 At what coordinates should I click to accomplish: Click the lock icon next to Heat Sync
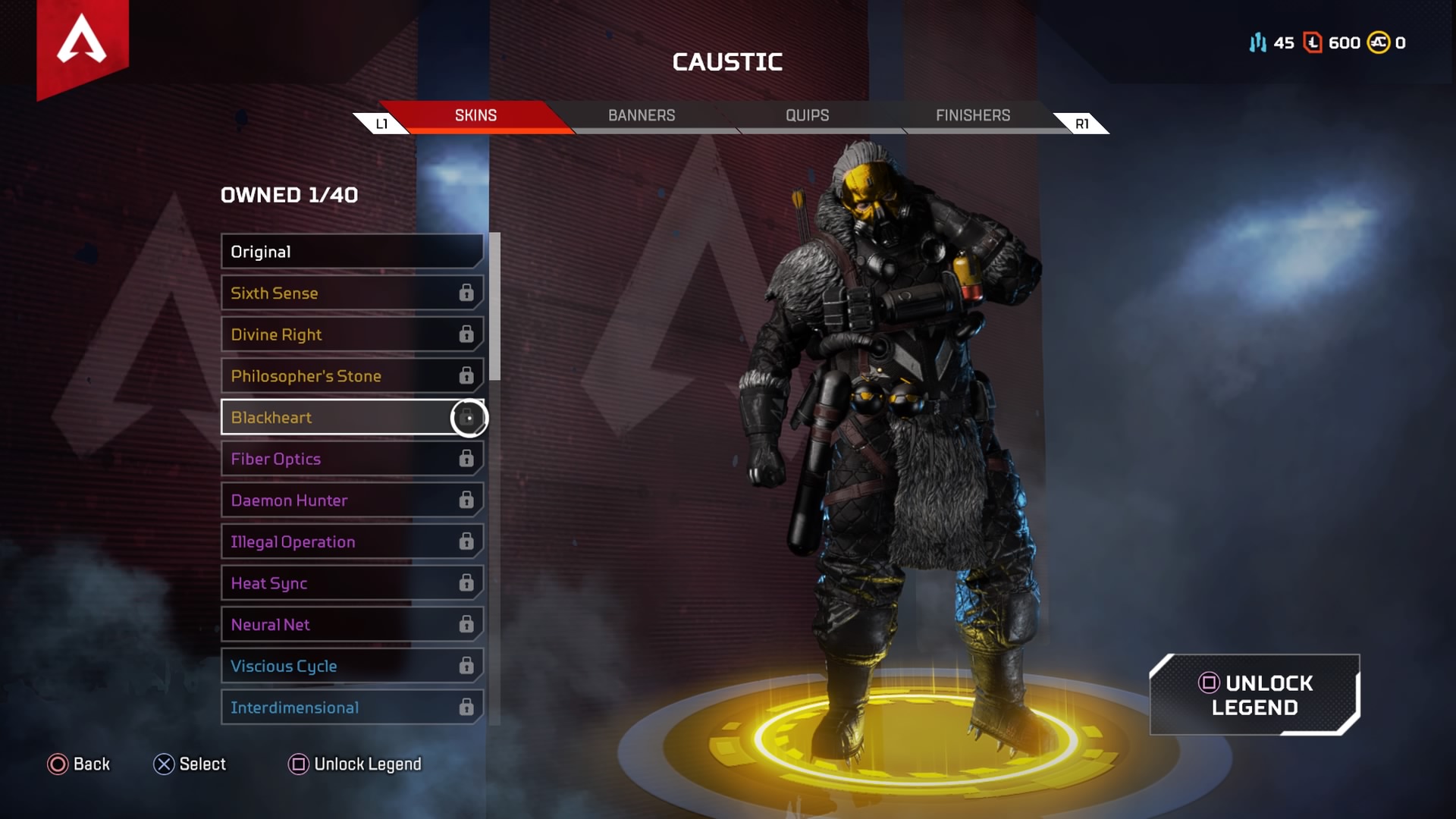click(x=466, y=583)
